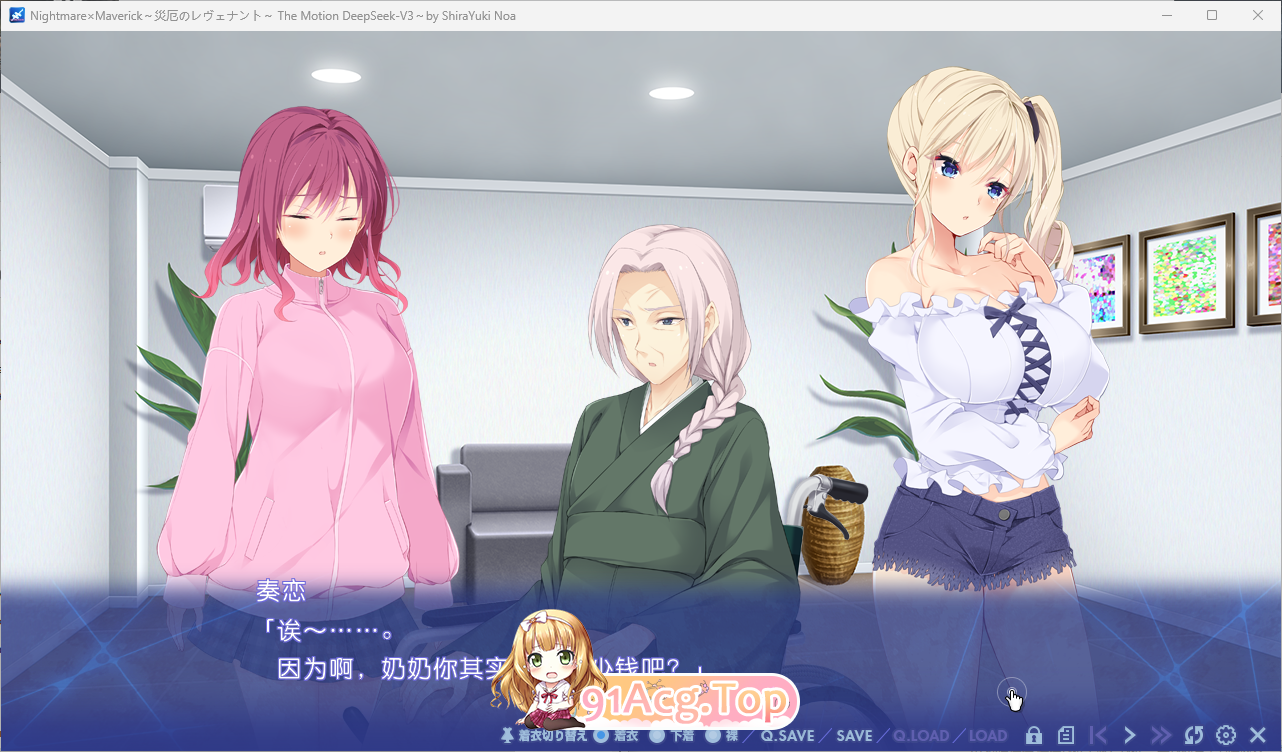Open the settings gear icon
1282x752 pixels.
(x=1224, y=735)
